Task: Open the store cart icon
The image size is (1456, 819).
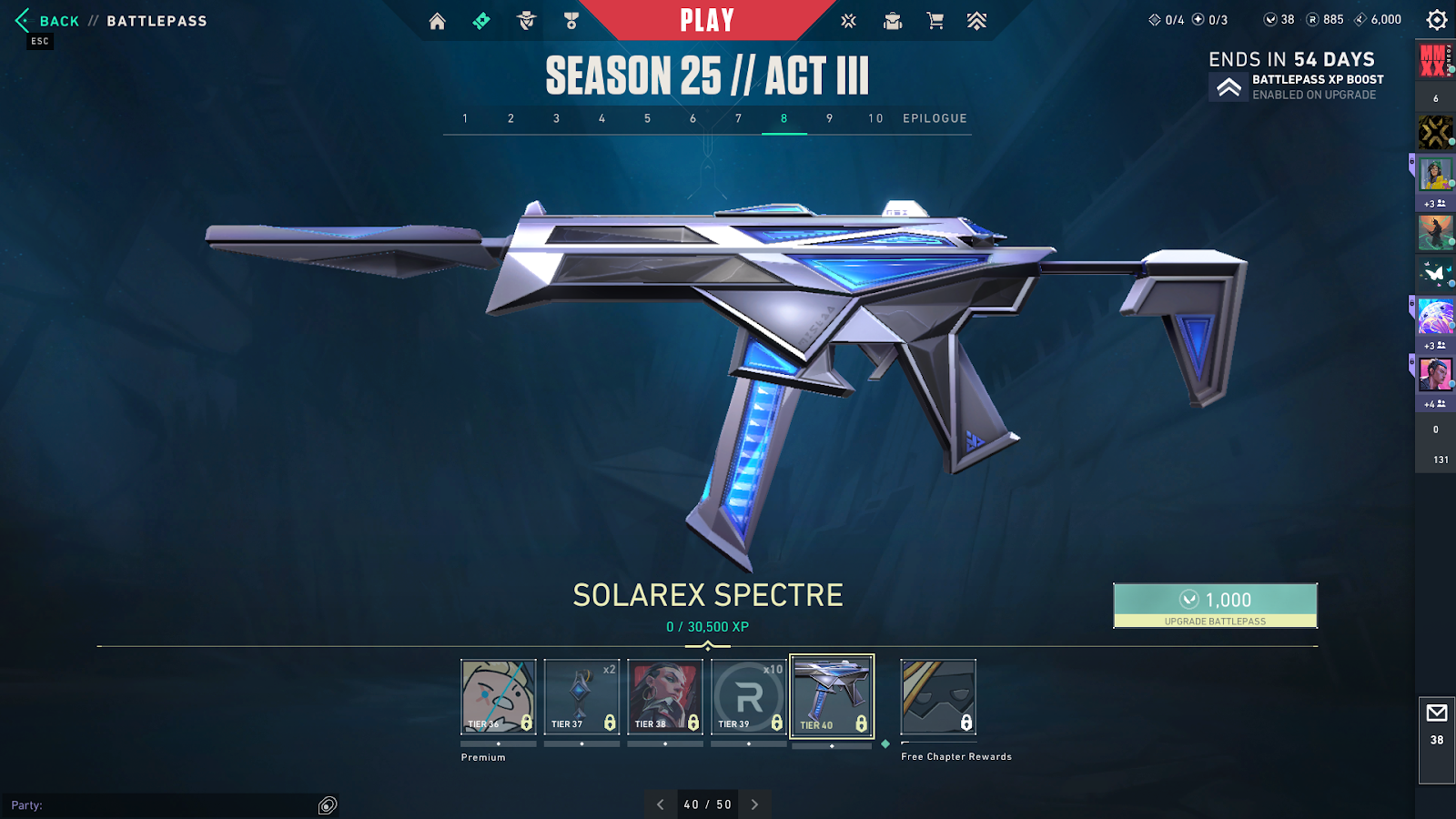Action: [935, 21]
